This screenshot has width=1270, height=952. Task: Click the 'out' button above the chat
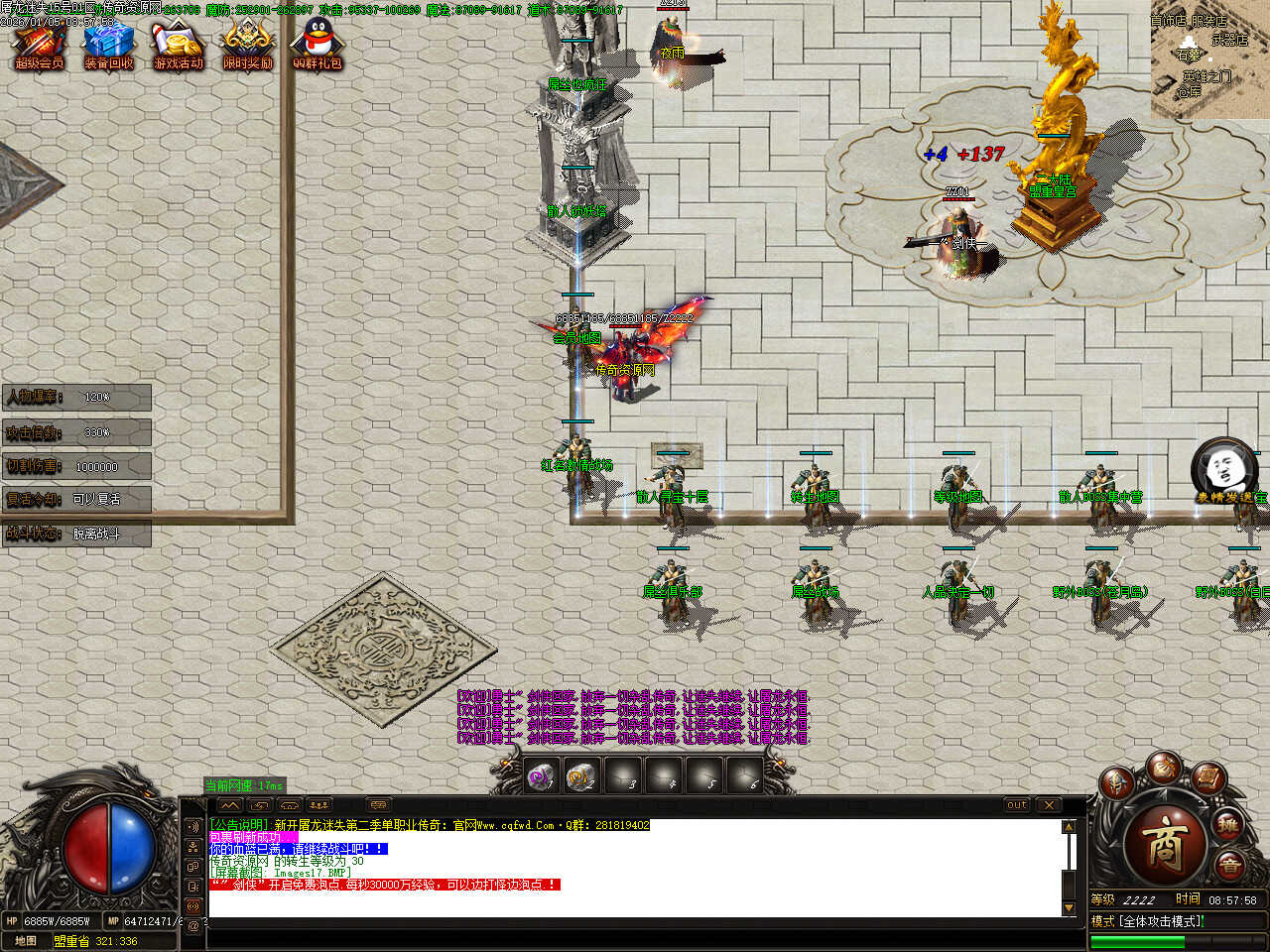[1017, 805]
